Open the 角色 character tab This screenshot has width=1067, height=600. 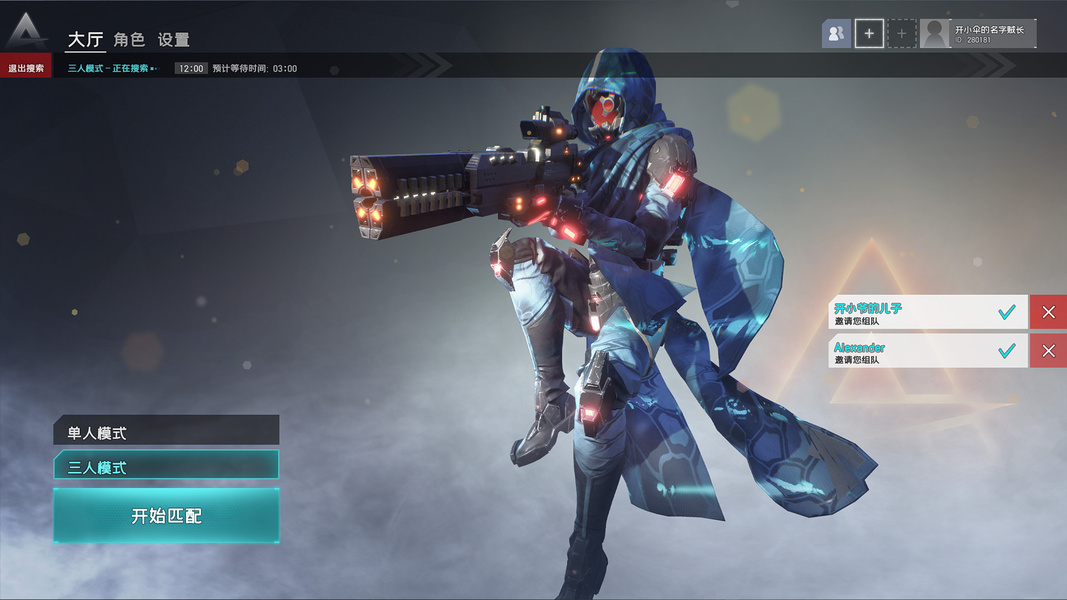point(129,40)
